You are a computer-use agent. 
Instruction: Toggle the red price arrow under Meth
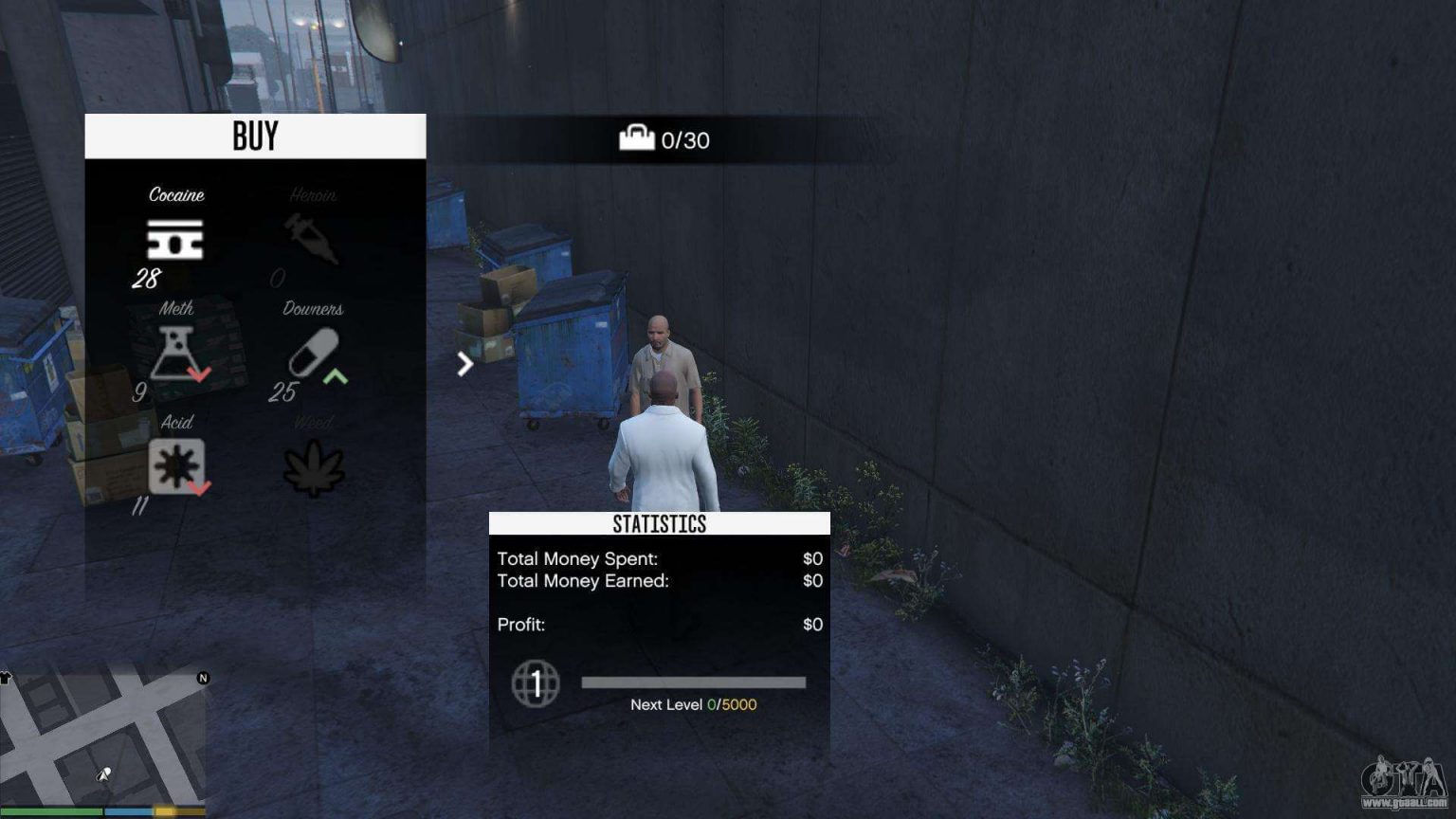click(199, 373)
